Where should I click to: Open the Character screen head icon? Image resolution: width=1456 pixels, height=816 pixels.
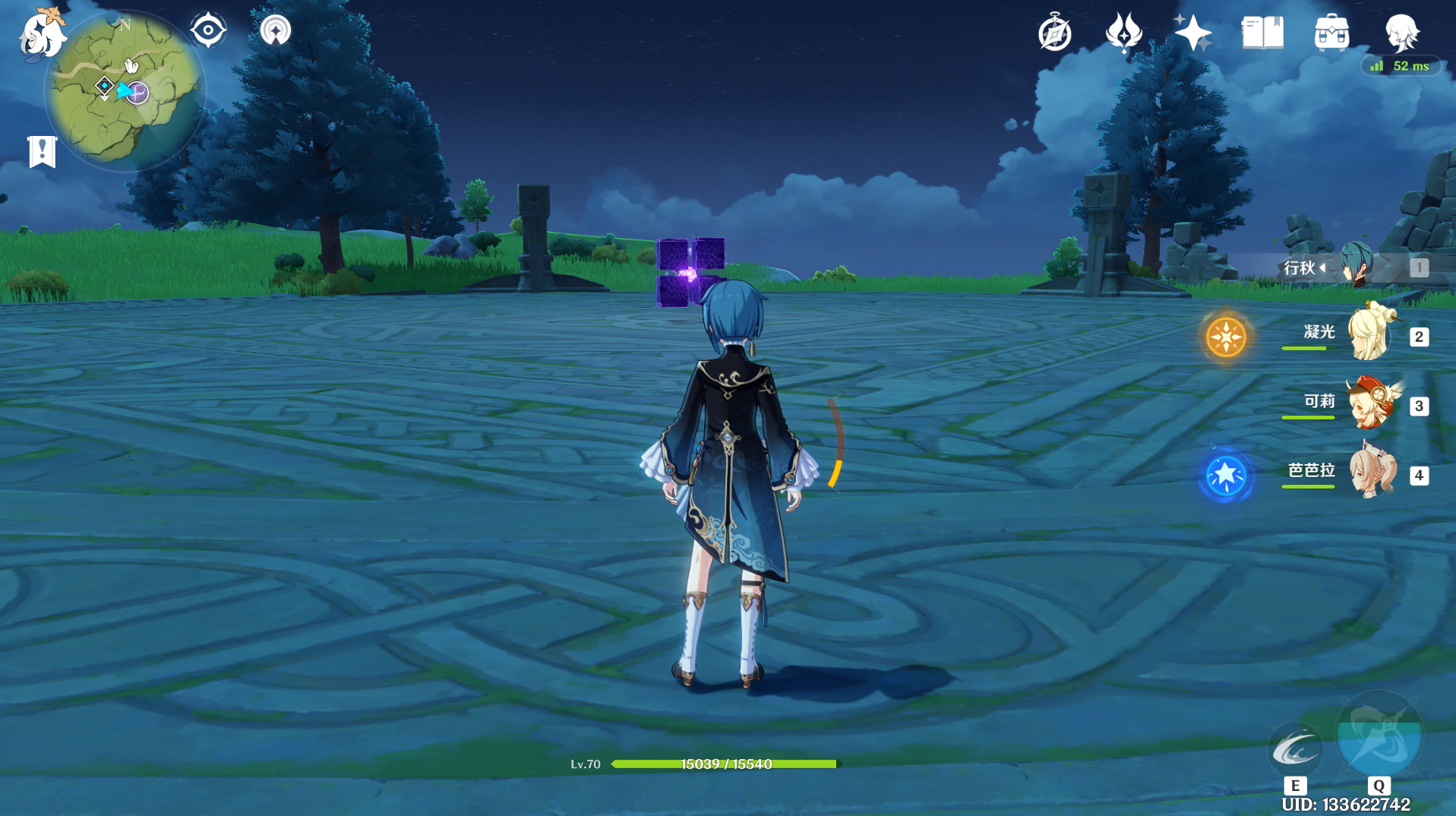(x=1401, y=33)
